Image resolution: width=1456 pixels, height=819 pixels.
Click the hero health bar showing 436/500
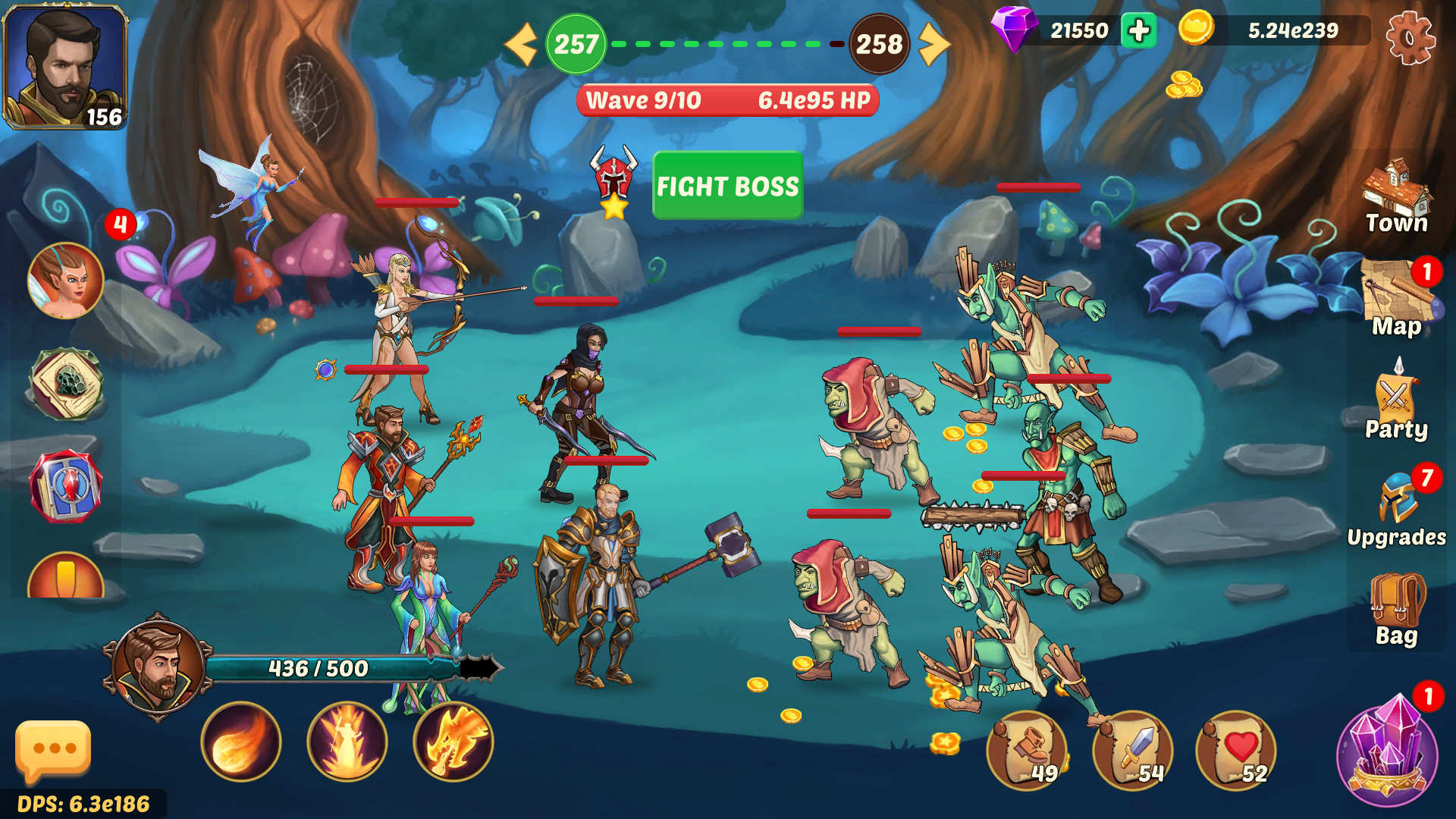click(318, 669)
